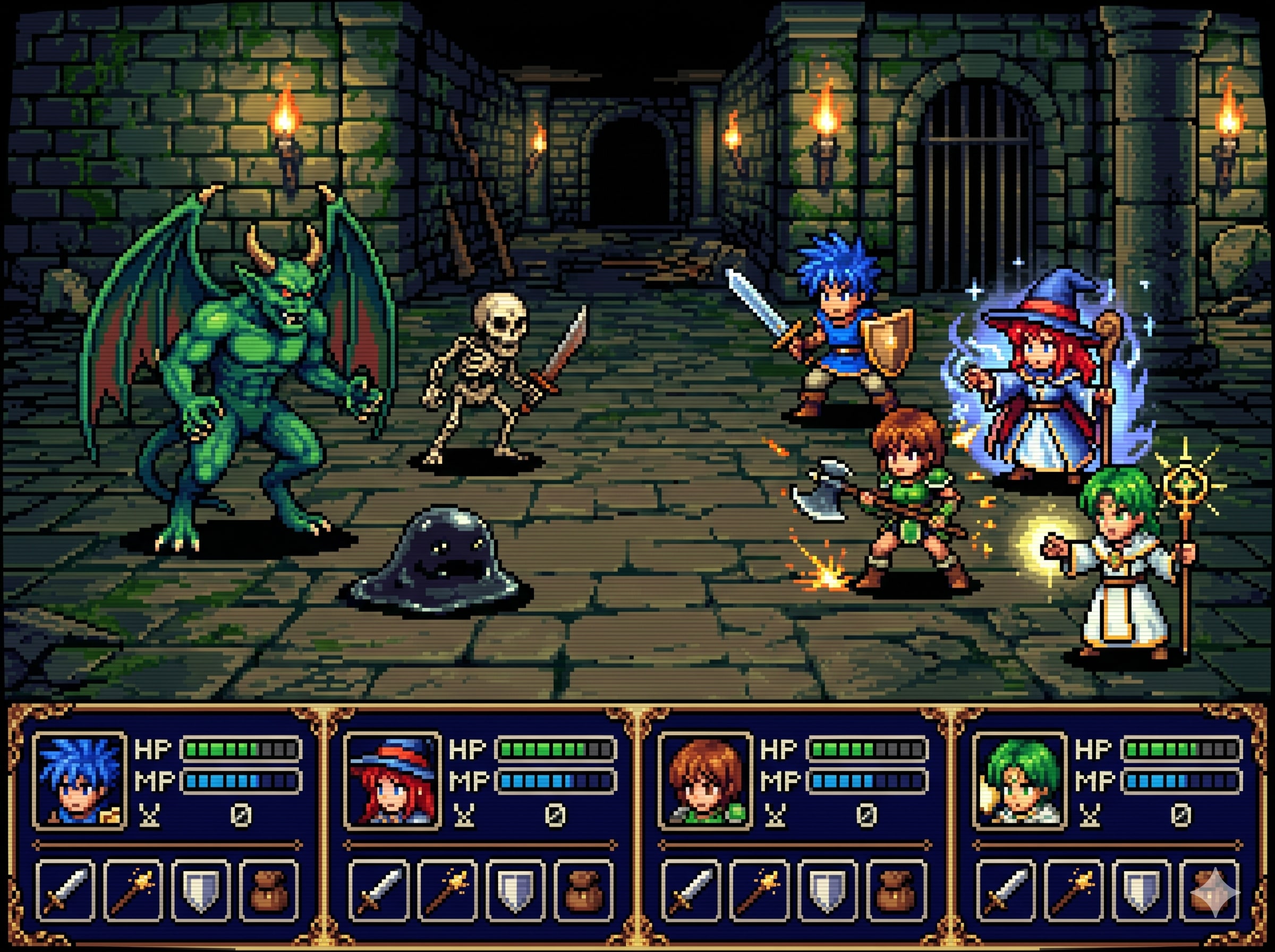Open the red-haired witch's item bag
Image resolution: width=1275 pixels, height=952 pixels.
point(583,890)
